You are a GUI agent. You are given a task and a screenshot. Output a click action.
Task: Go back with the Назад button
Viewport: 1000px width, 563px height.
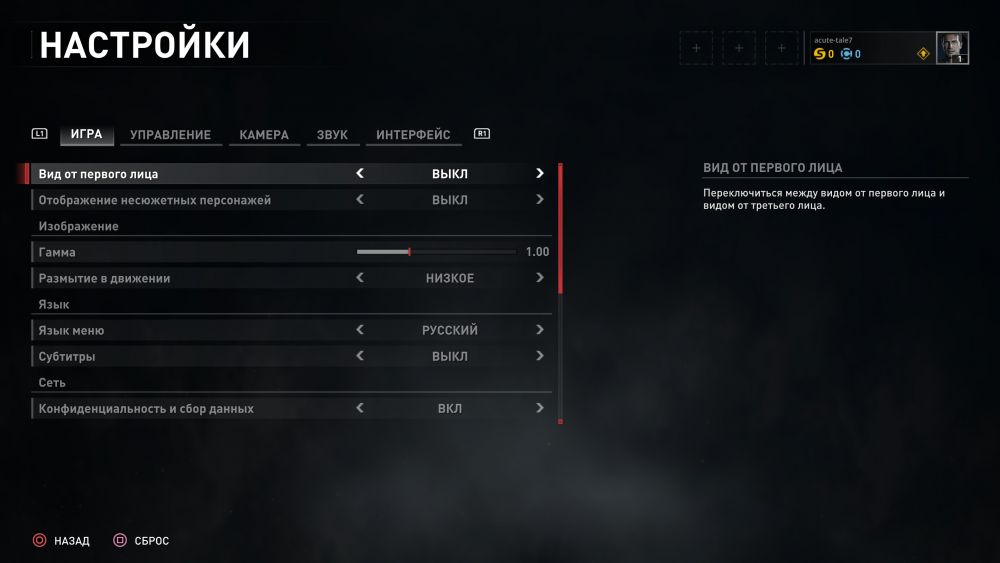[x=61, y=541]
